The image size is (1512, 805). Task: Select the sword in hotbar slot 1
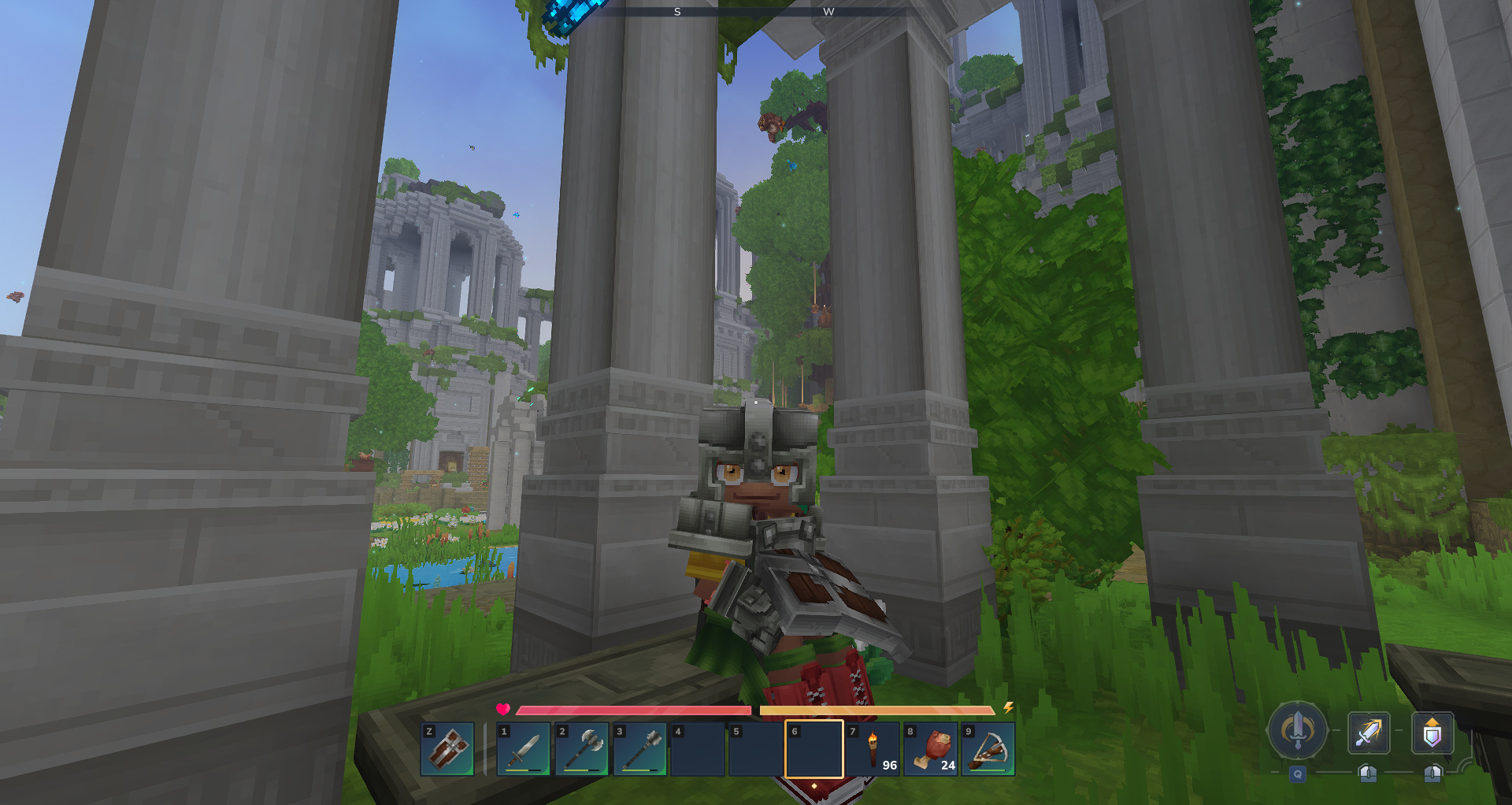[524, 749]
